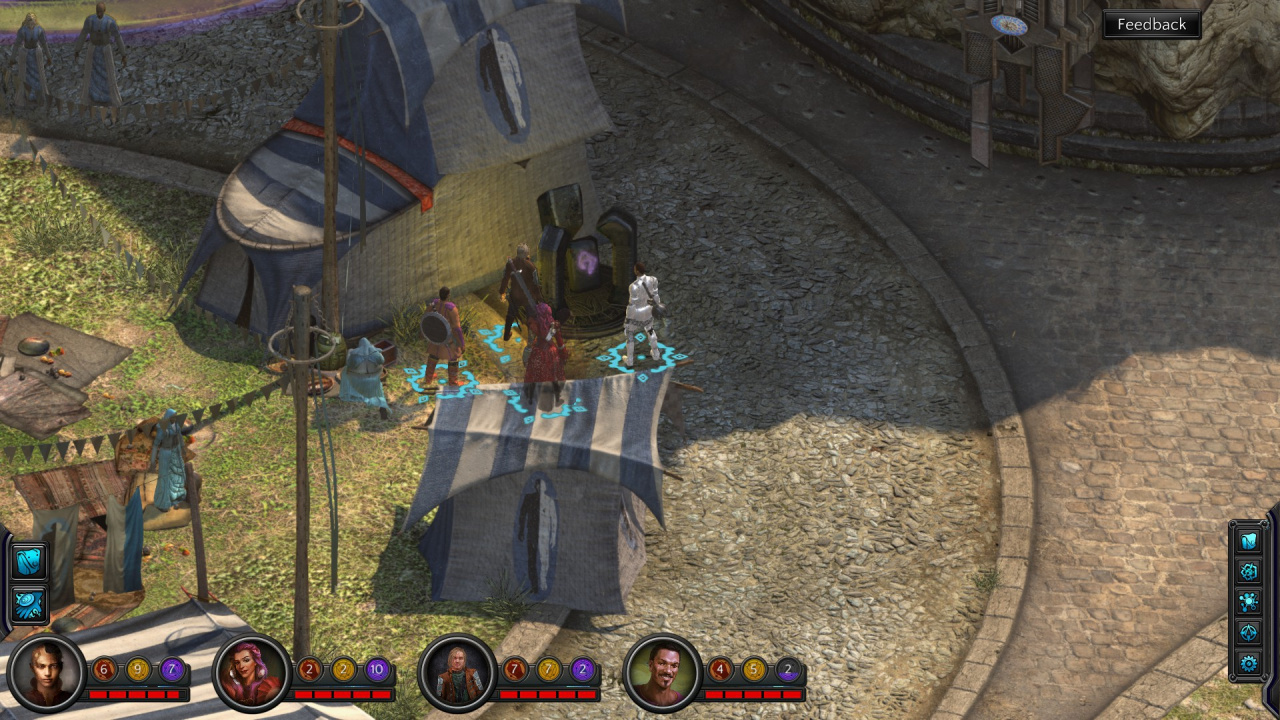Image resolution: width=1280 pixels, height=720 pixels.
Task: Click the hexagonal knot icon in side panel
Action: click(1249, 572)
